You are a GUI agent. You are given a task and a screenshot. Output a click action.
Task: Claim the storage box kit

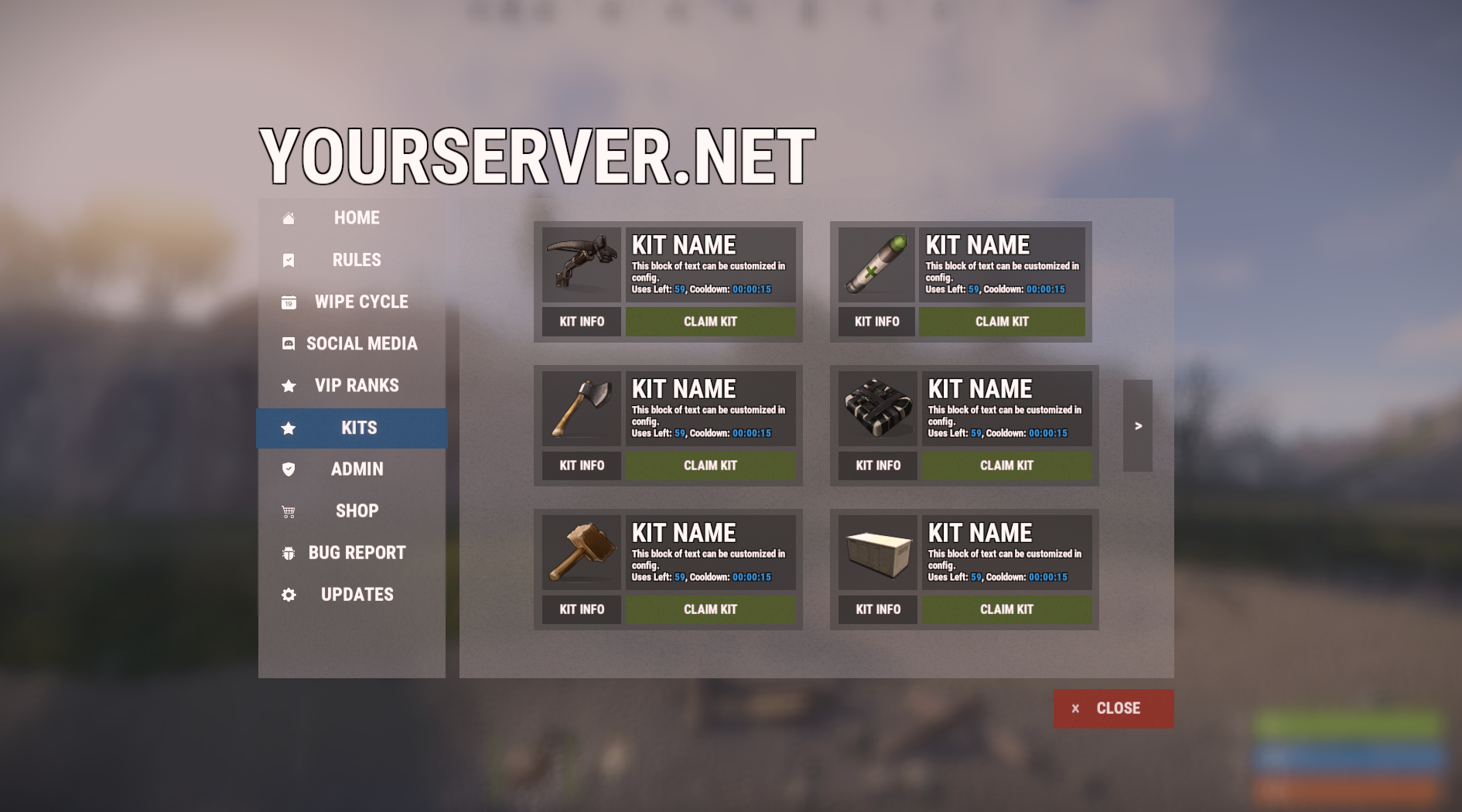1006,609
